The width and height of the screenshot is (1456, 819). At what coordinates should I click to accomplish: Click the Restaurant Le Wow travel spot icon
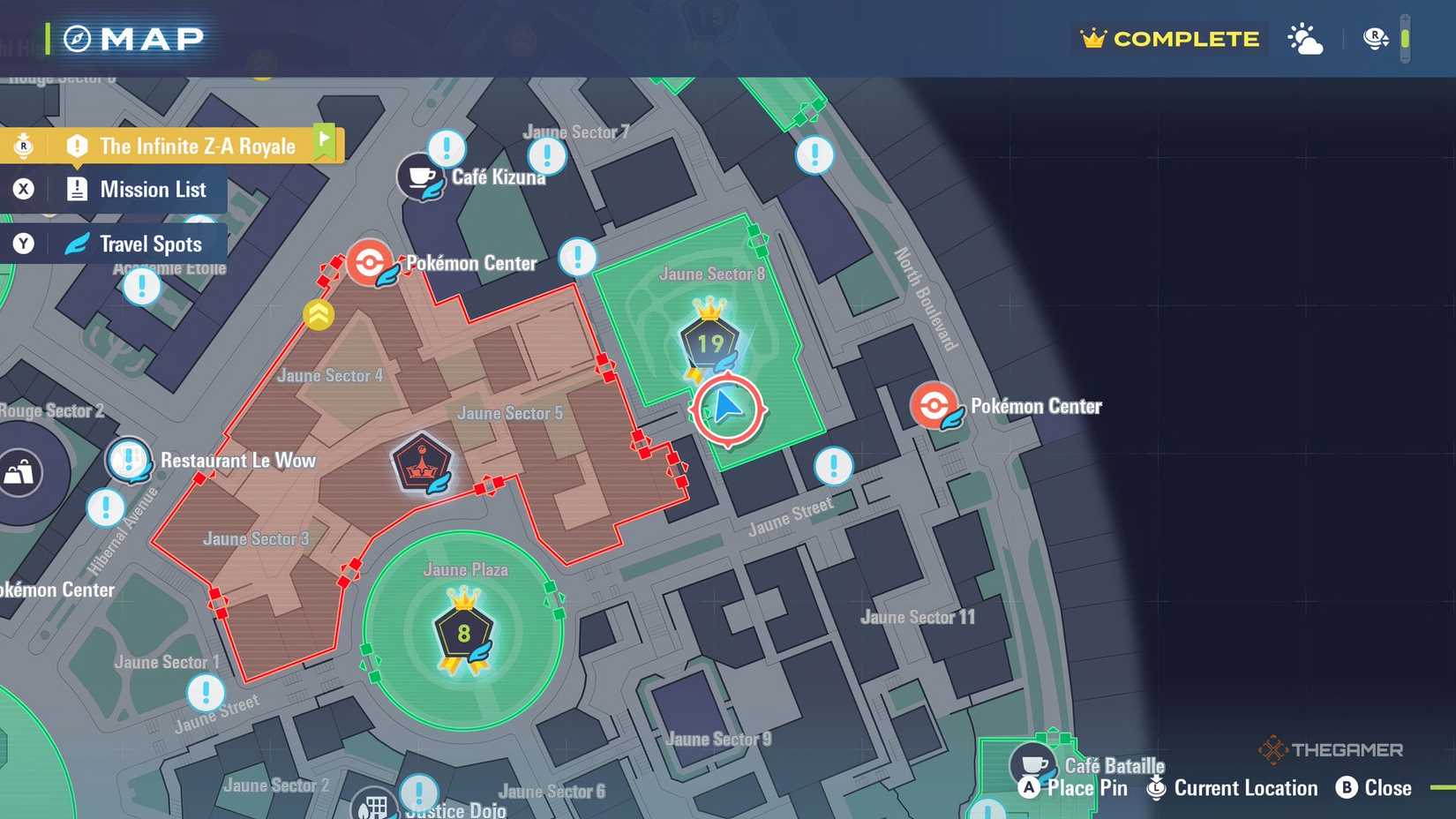(x=129, y=460)
